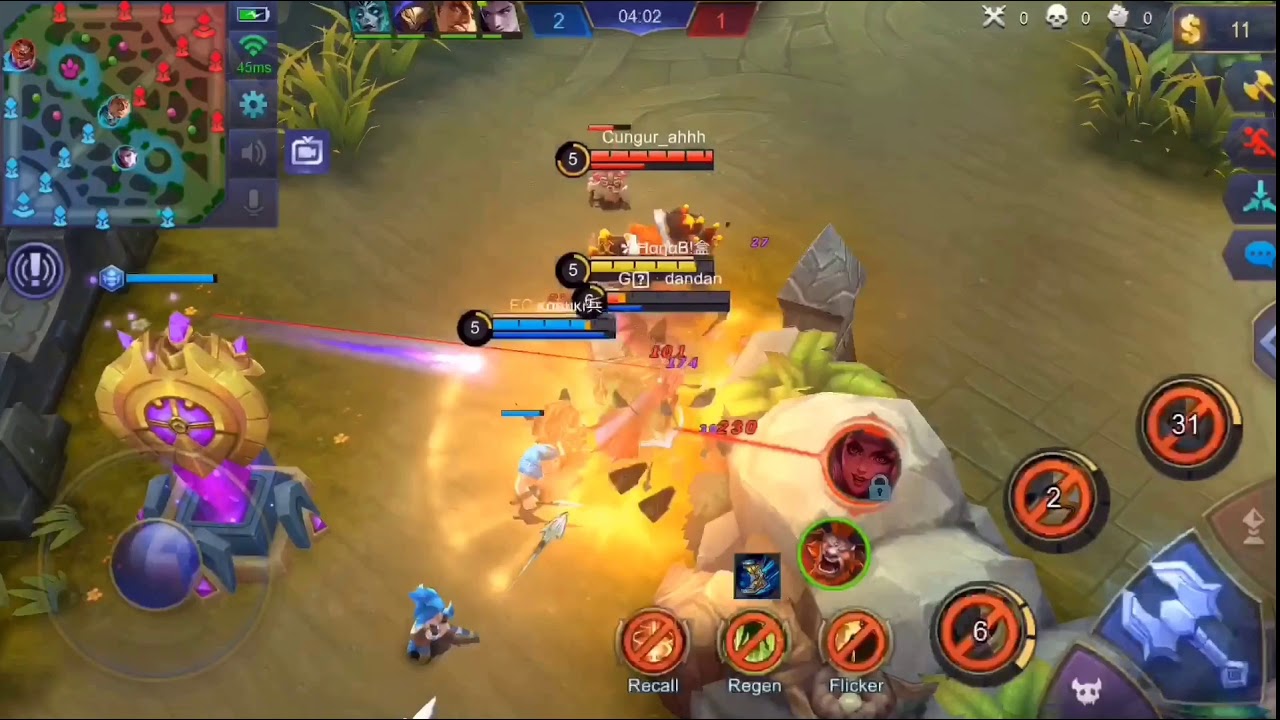The image size is (1280, 720).
Task: Click the TV broadcast icon
Action: pos(307,152)
